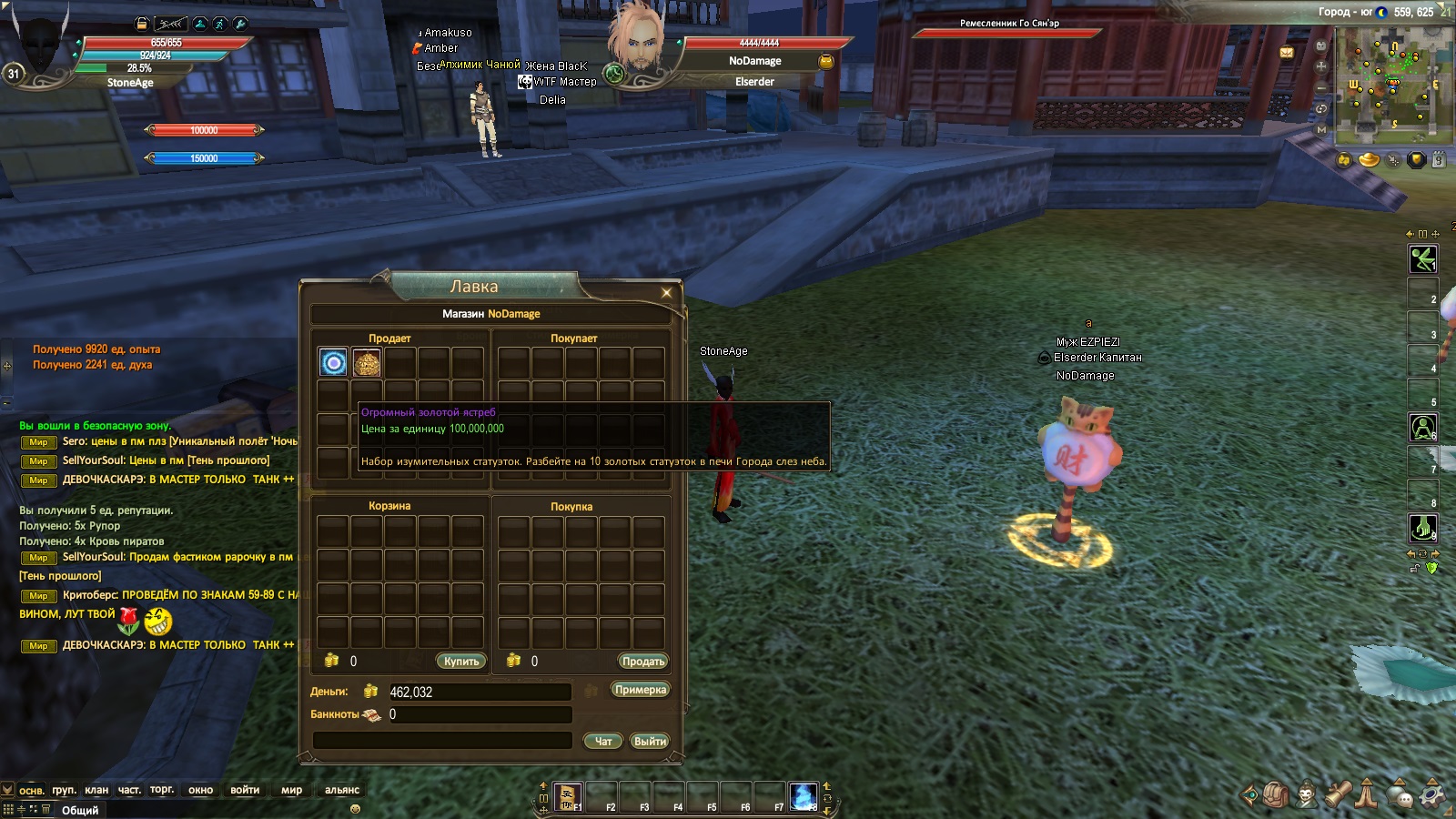The image size is (1456, 819).
Task: Open the backpack inventory
Action: click(1275, 794)
